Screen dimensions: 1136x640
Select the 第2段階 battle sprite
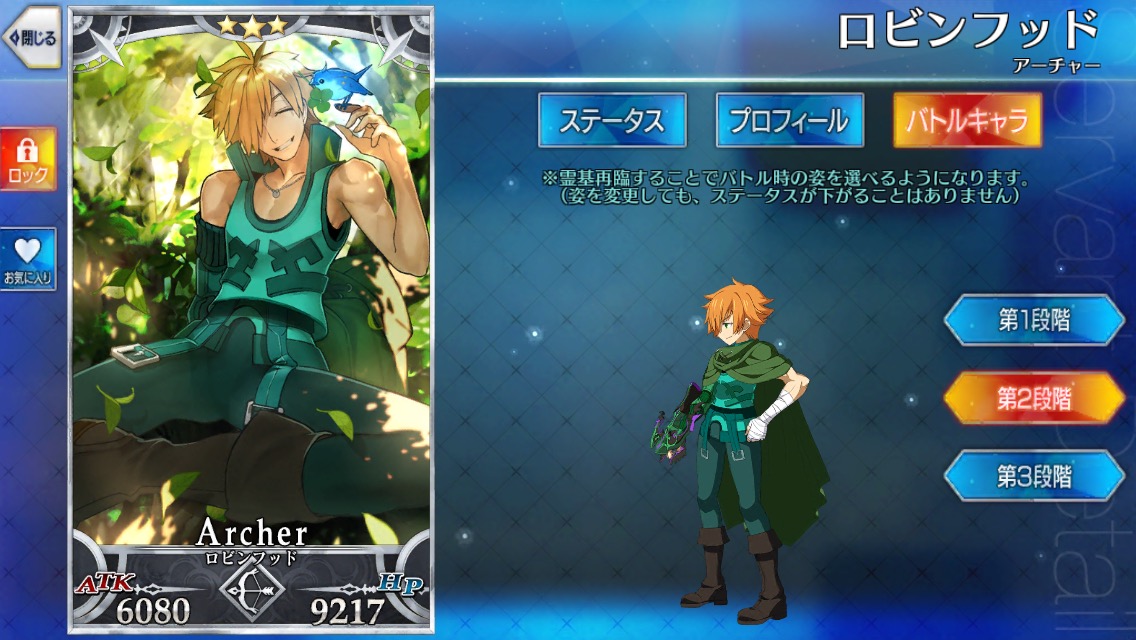[1034, 398]
